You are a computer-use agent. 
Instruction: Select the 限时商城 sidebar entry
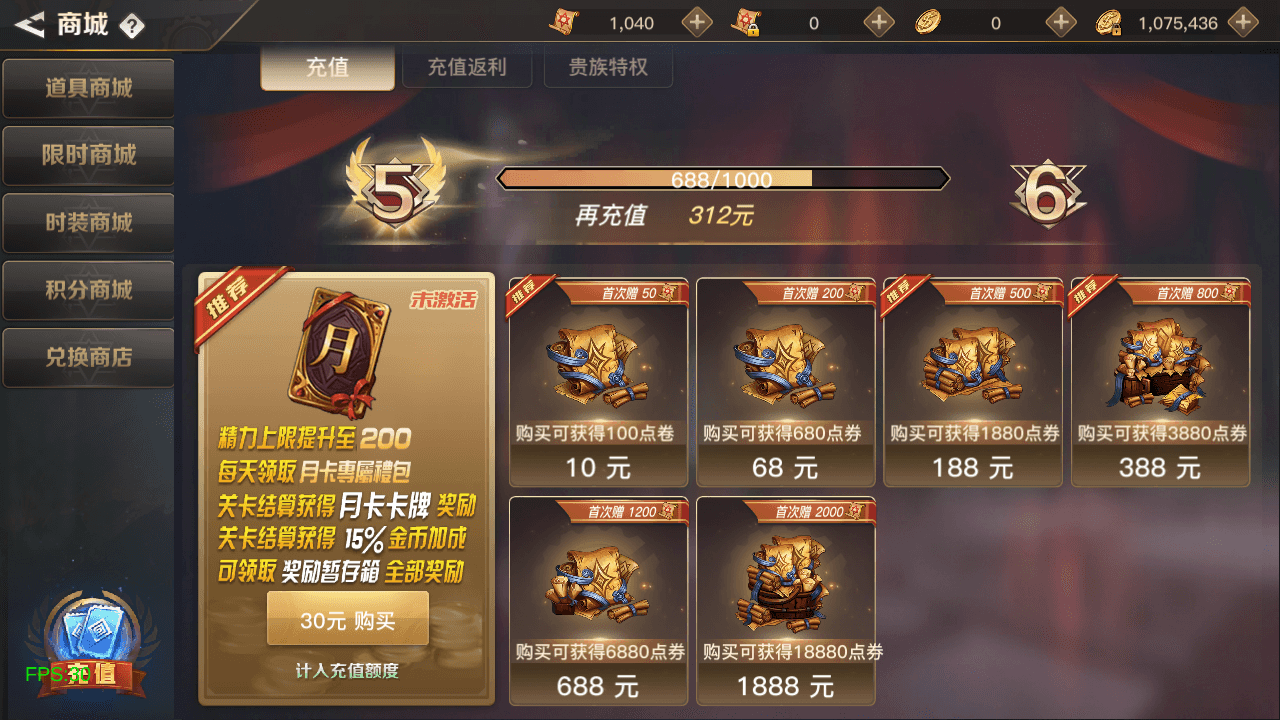coord(88,155)
